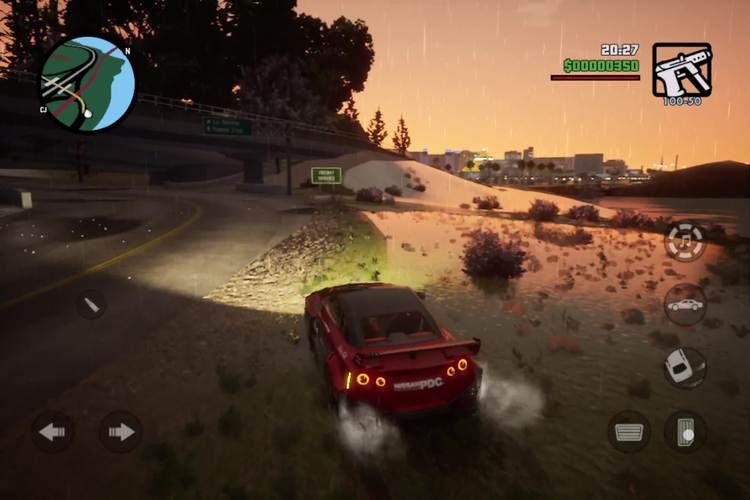Change radio station with the music note button
This screenshot has width=750, height=500.
685,241
